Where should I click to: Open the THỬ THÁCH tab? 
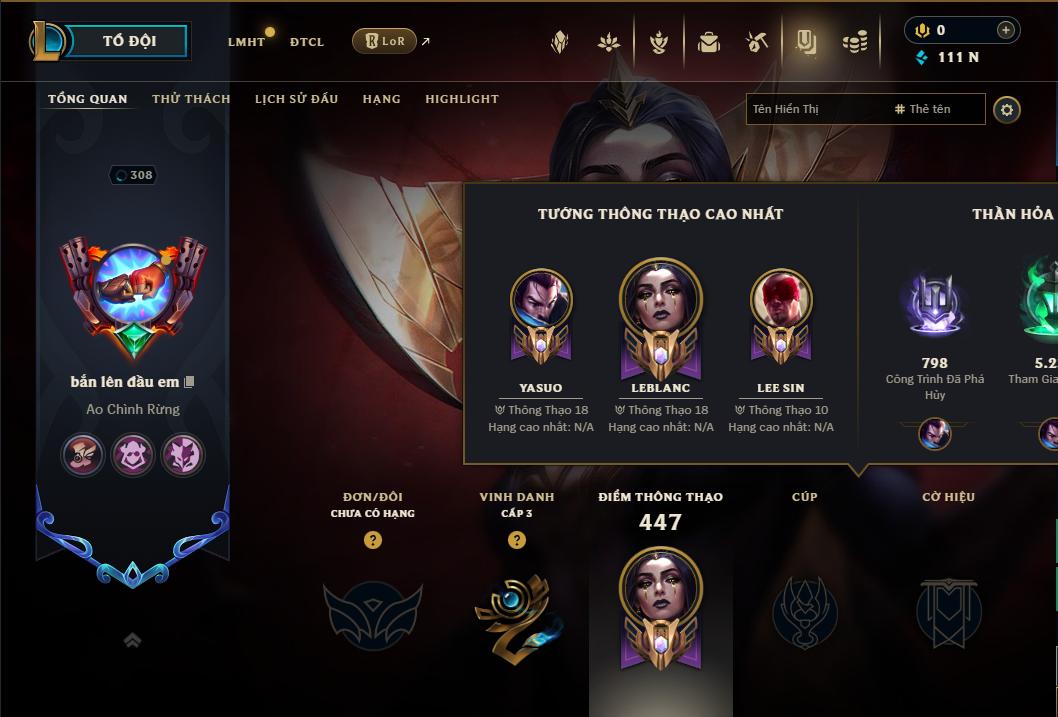(x=191, y=99)
